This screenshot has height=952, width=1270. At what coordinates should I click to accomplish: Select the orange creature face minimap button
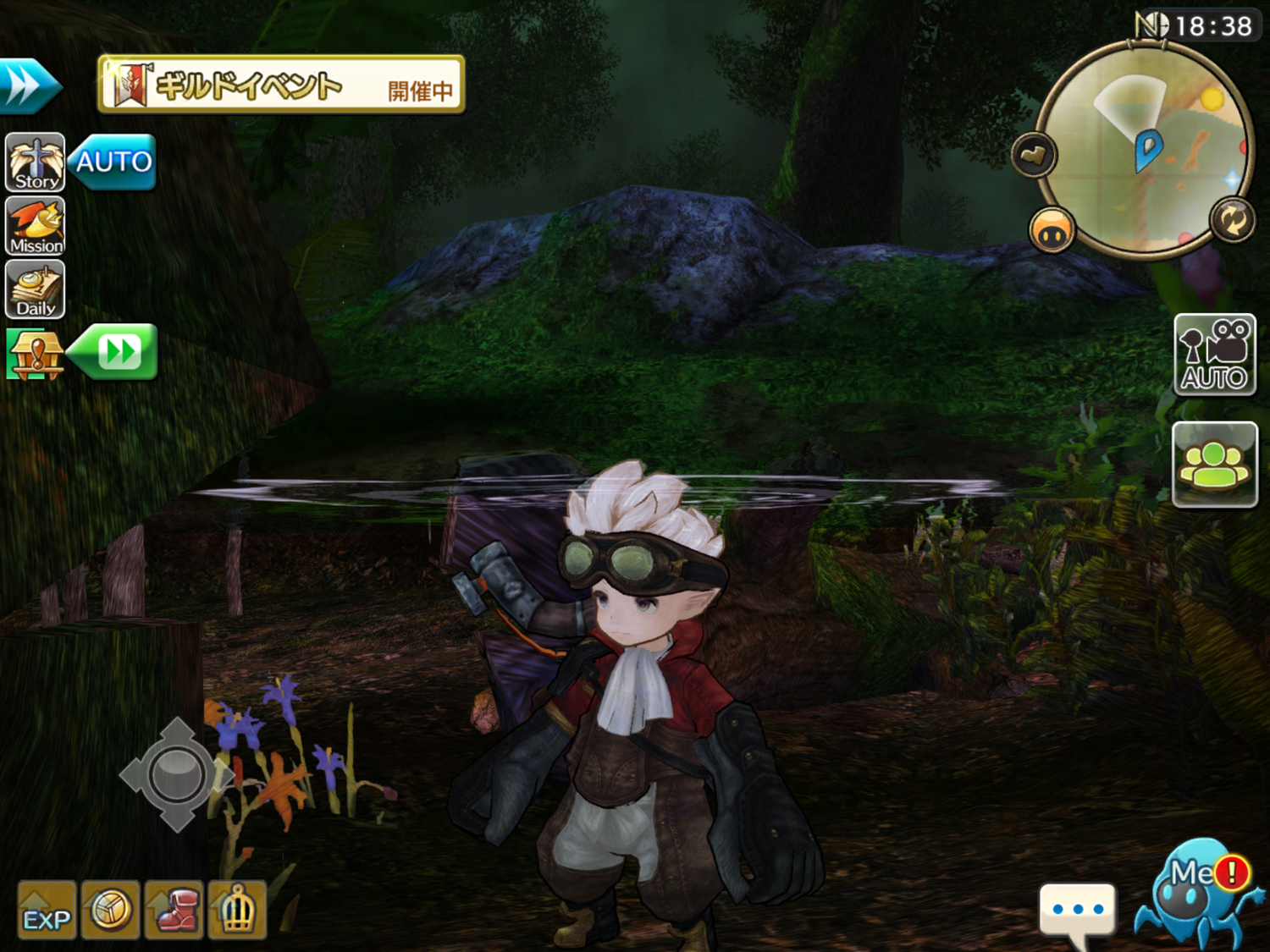(x=1052, y=231)
